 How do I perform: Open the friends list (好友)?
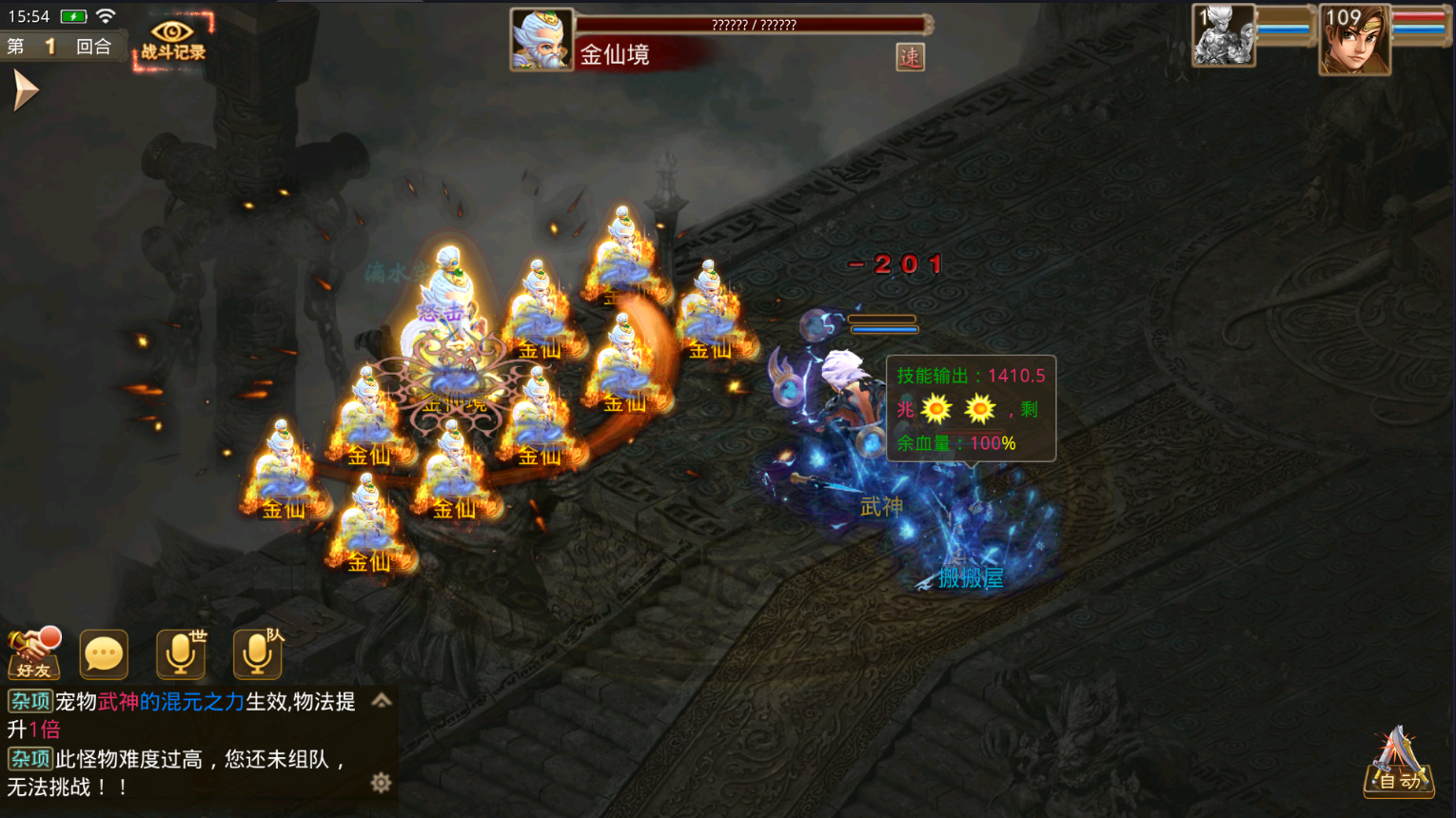click(x=34, y=653)
